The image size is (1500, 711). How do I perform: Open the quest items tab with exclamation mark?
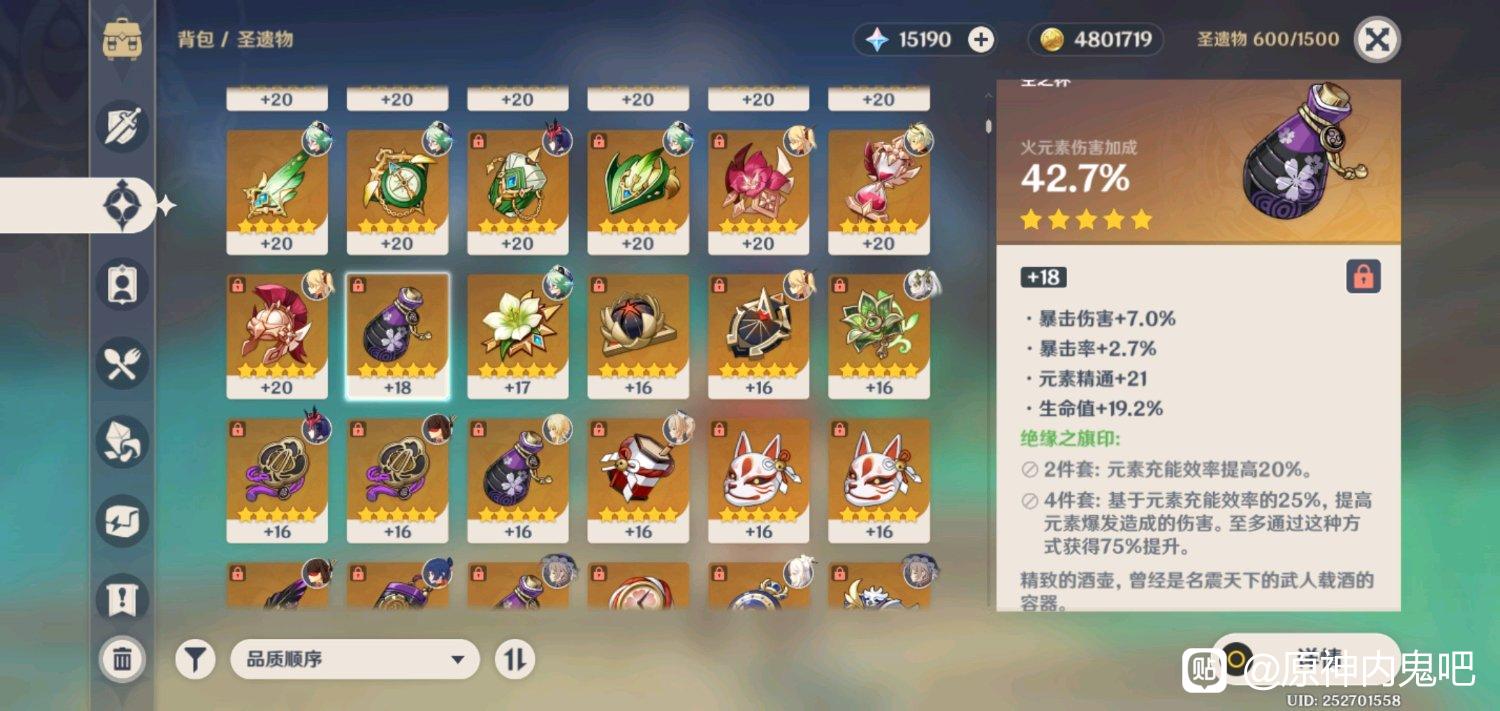[123, 598]
